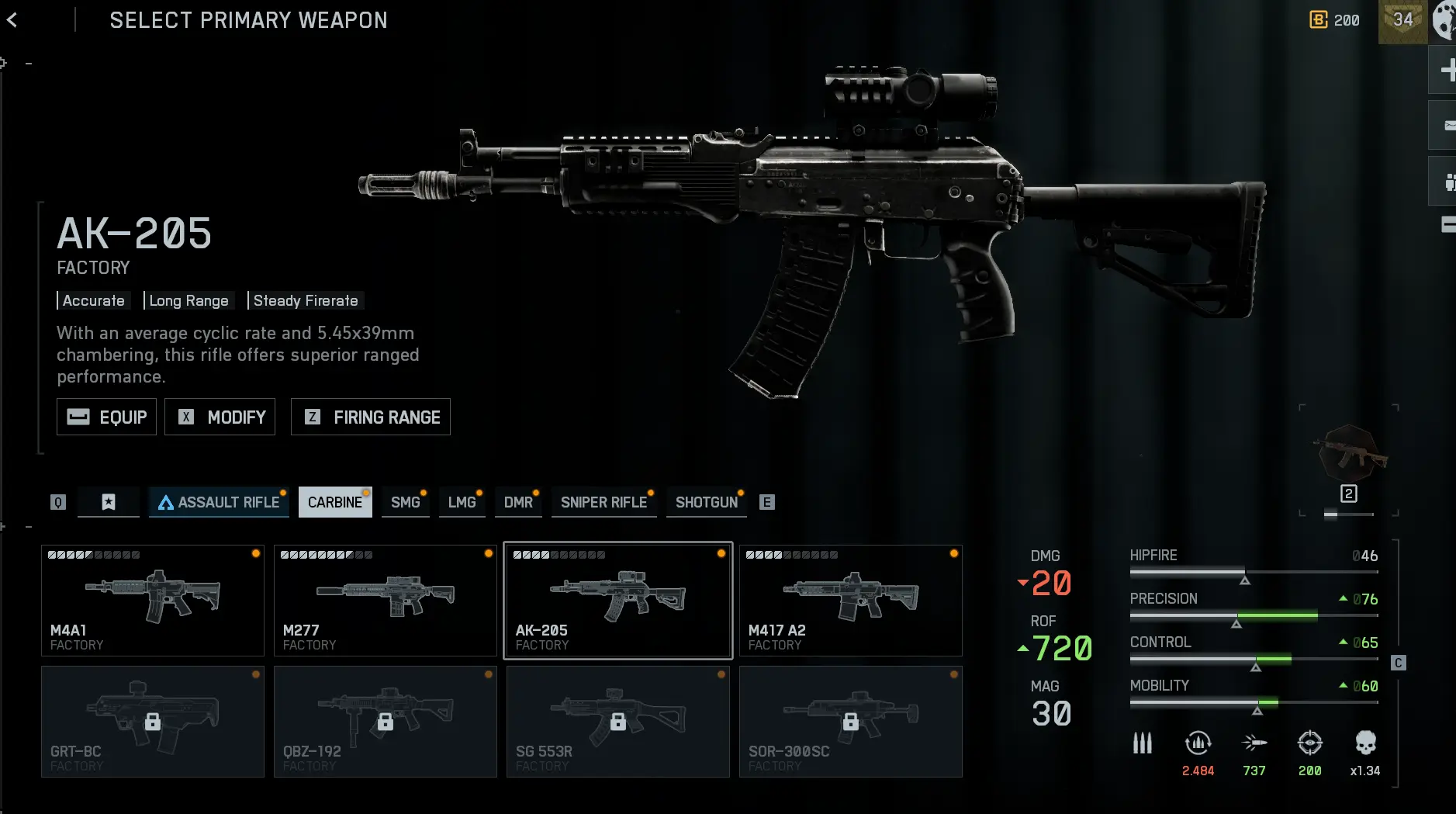The image size is (1456, 814).
Task: Choose the M417 A2 weapon tile
Action: pyautogui.click(x=851, y=601)
